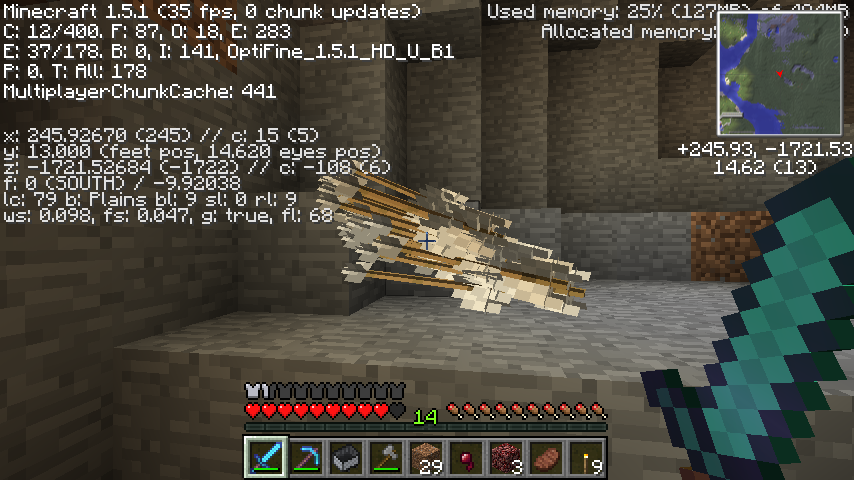Click the minimap in the corner
The image size is (854, 480).
(x=779, y=75)
